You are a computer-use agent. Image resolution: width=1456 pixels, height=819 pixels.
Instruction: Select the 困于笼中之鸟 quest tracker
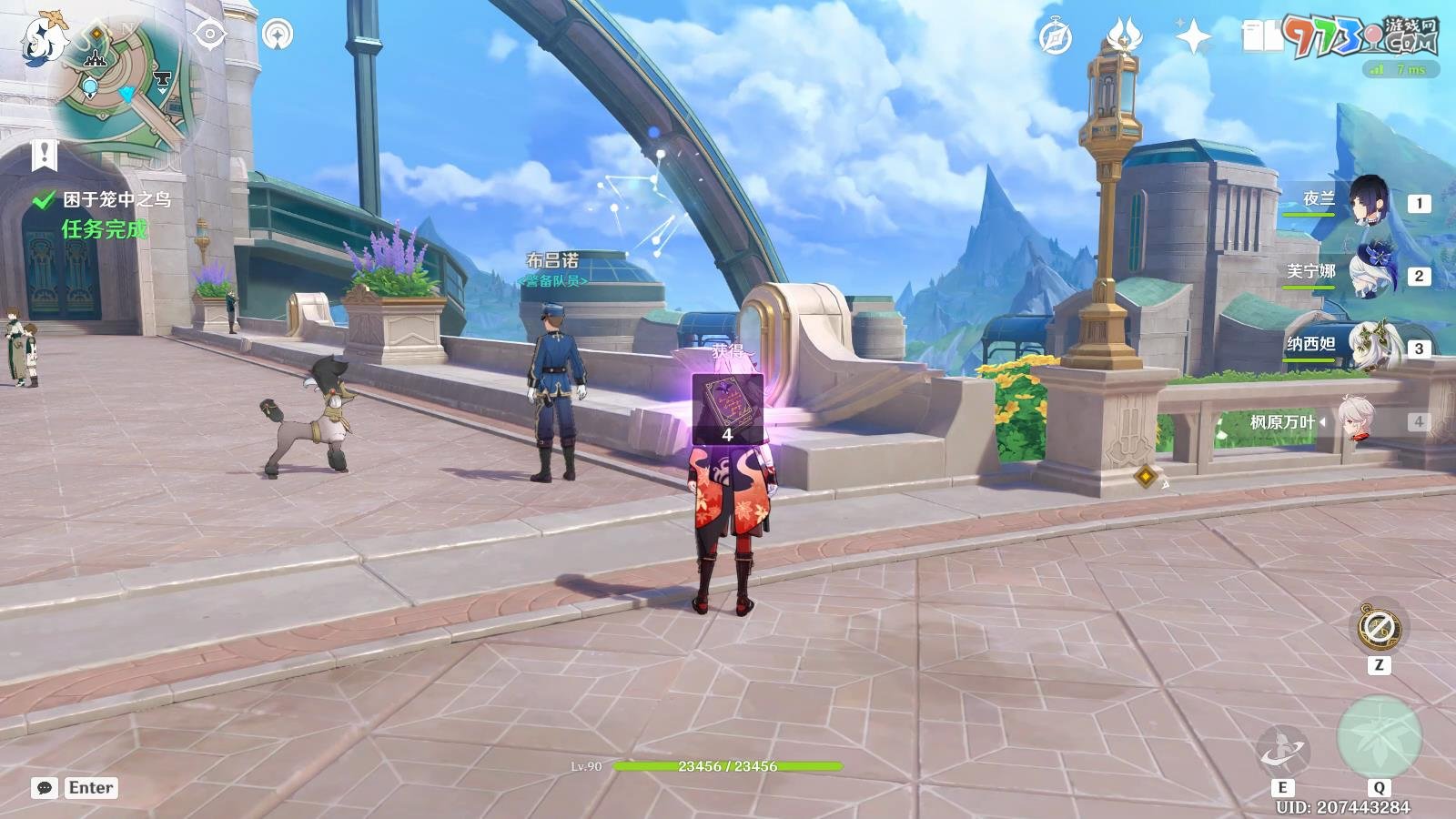point(116,199)
